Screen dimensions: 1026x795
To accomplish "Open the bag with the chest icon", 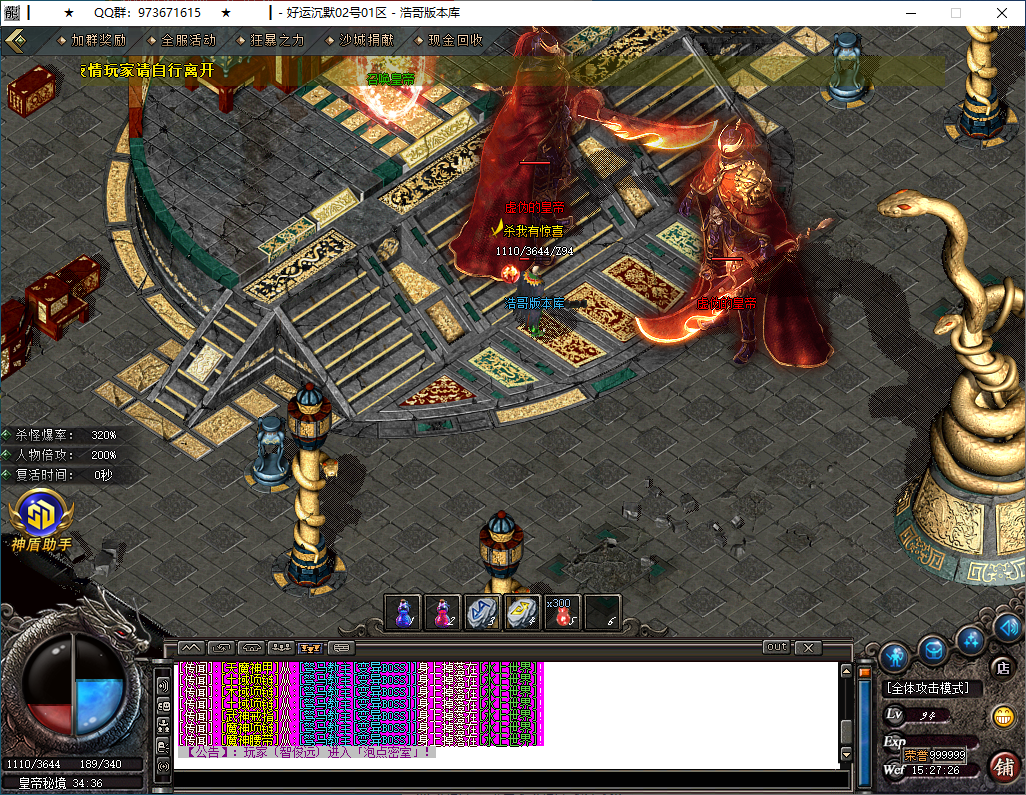I will pos(933,651).
